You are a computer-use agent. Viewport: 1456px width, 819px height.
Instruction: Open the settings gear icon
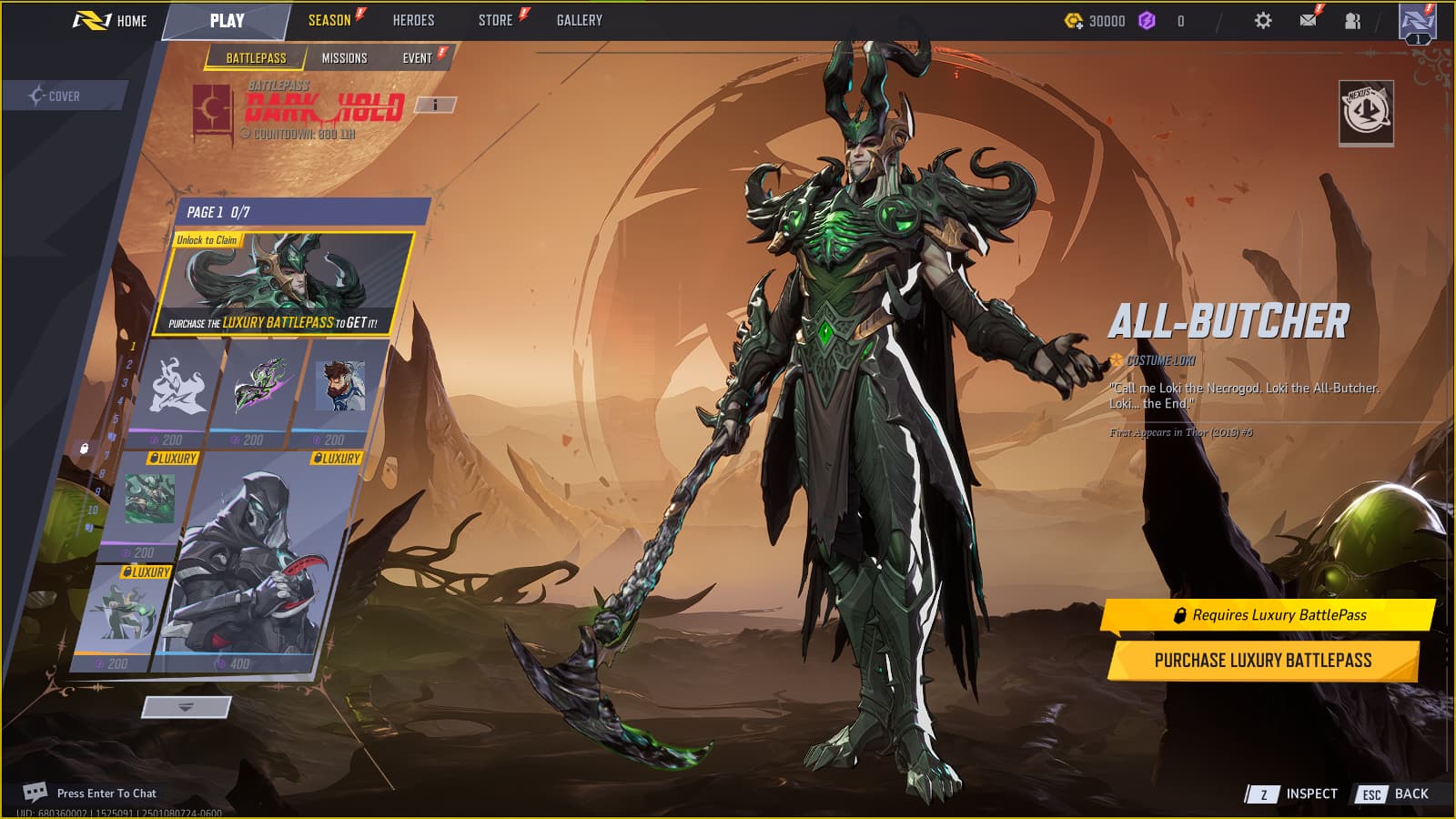1263,20
